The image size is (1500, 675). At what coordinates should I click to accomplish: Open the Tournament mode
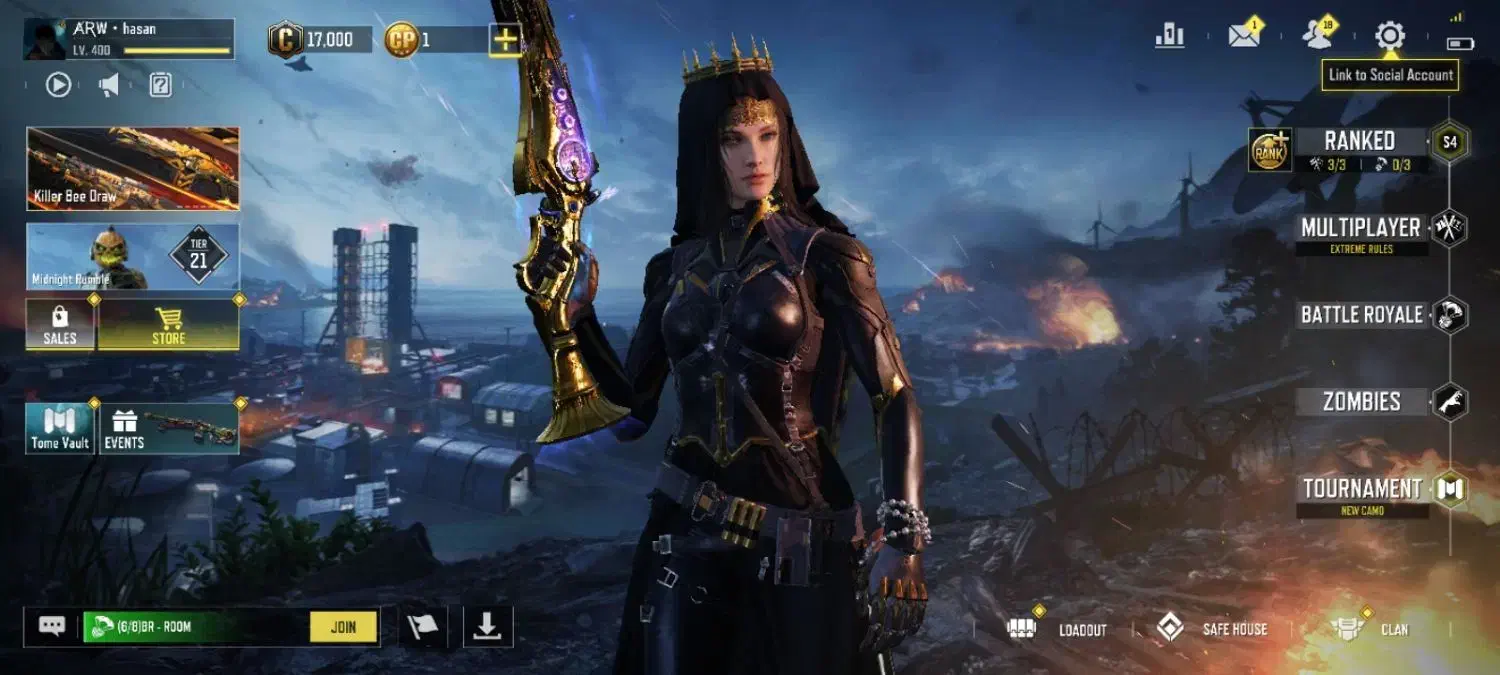point(1362,489)
